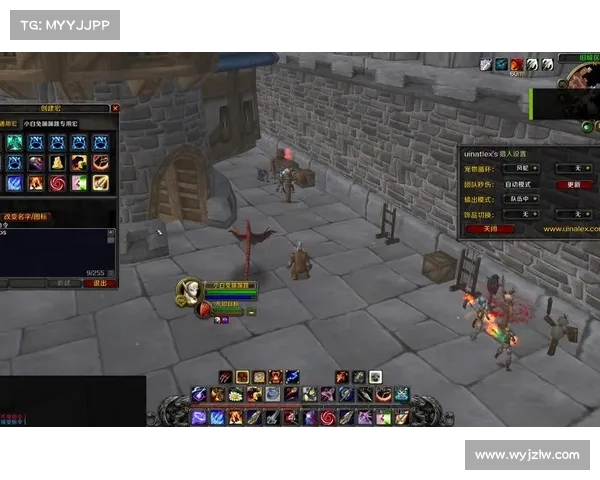Click the red 退出 exit button
The image size is (600, 480).
(x=99, y=283)
